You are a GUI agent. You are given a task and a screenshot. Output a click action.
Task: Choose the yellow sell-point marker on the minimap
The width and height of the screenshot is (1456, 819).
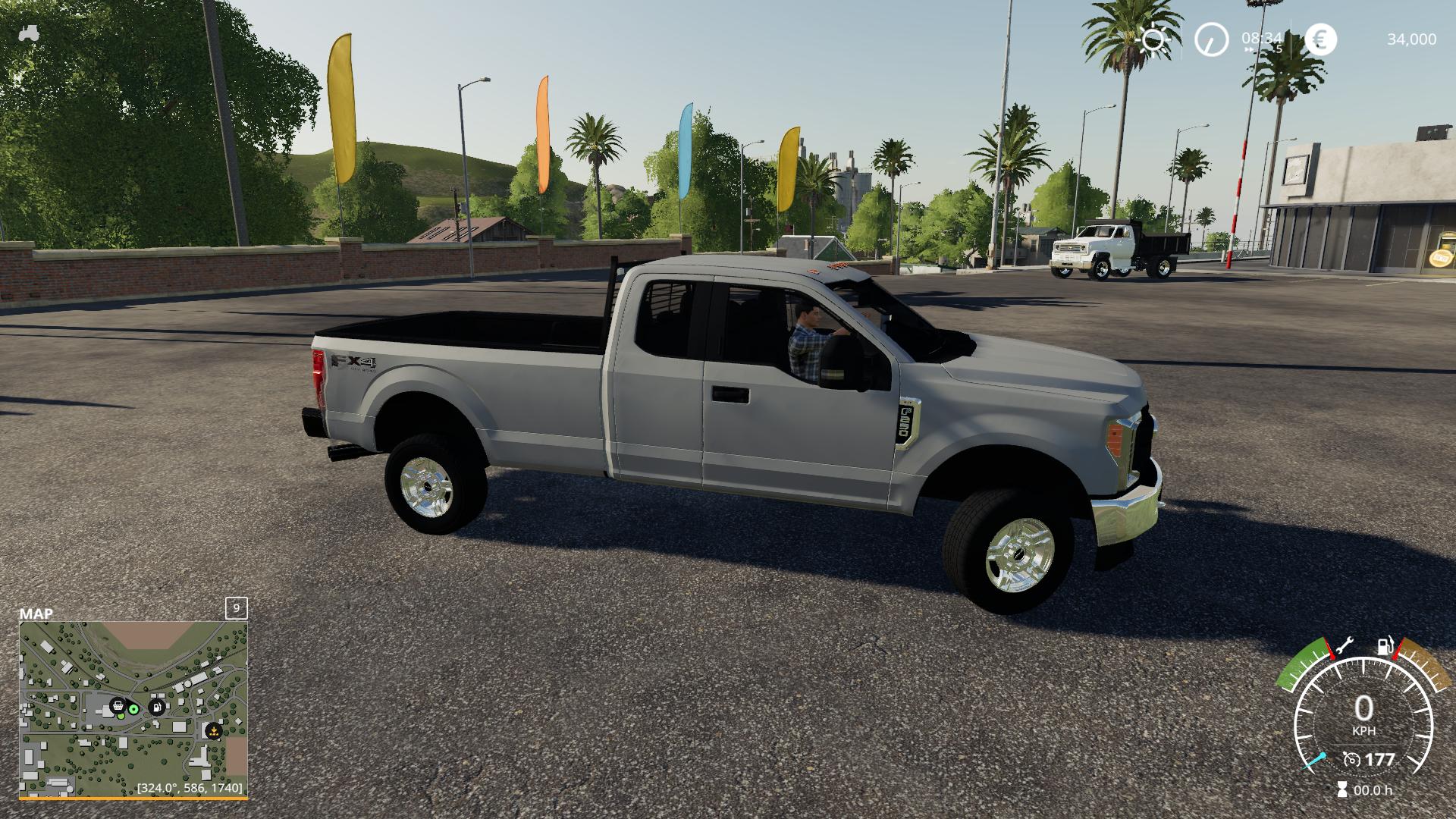(214, 731)
